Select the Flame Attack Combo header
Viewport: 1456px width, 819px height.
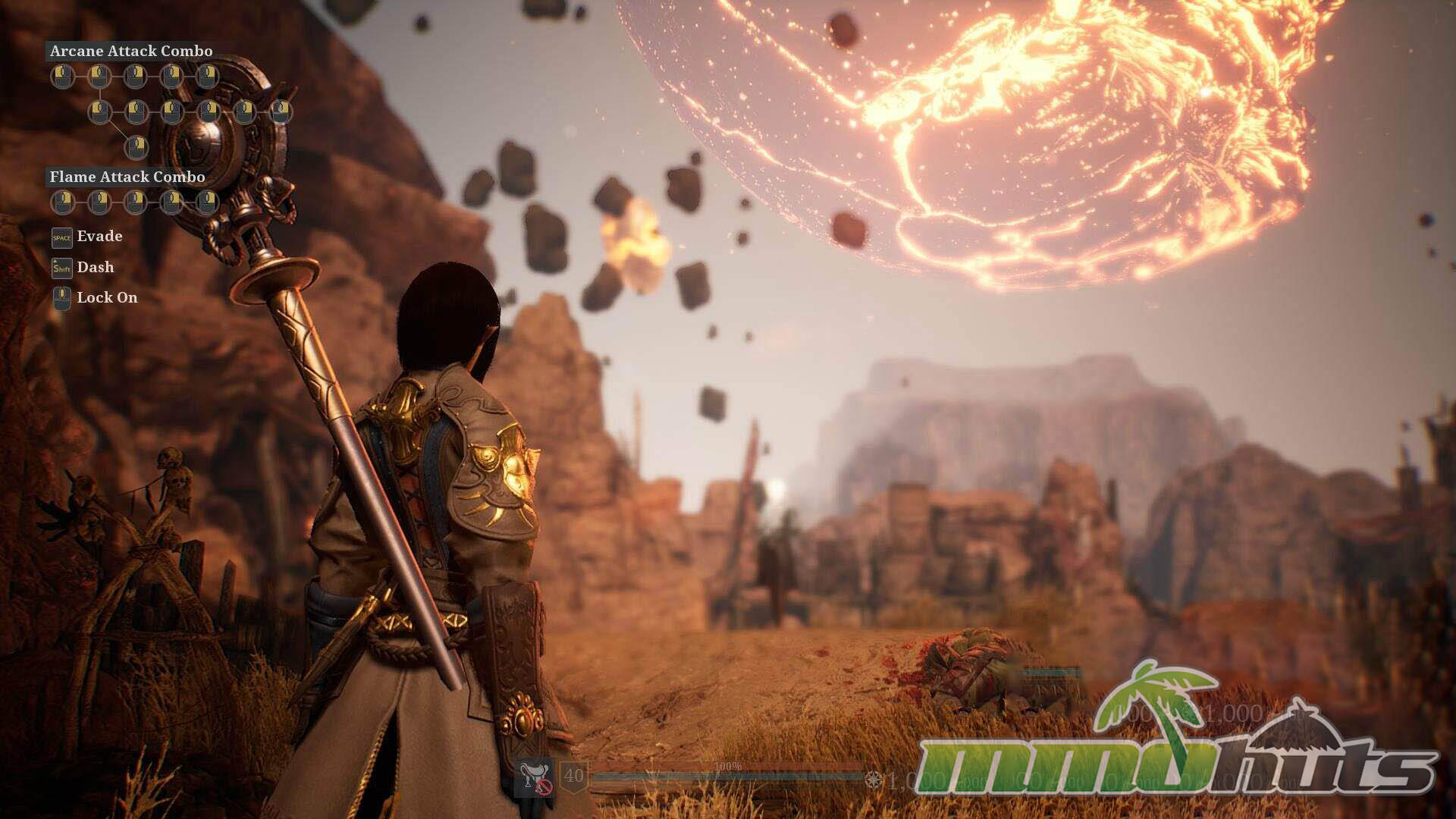[x=127, y=177]
